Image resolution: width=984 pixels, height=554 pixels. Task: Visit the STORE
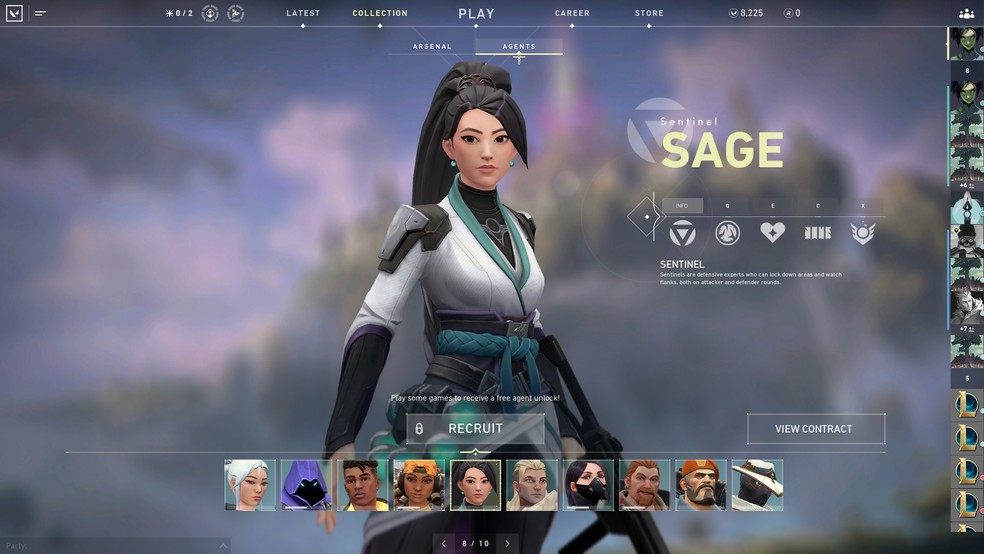coord(649,14)
